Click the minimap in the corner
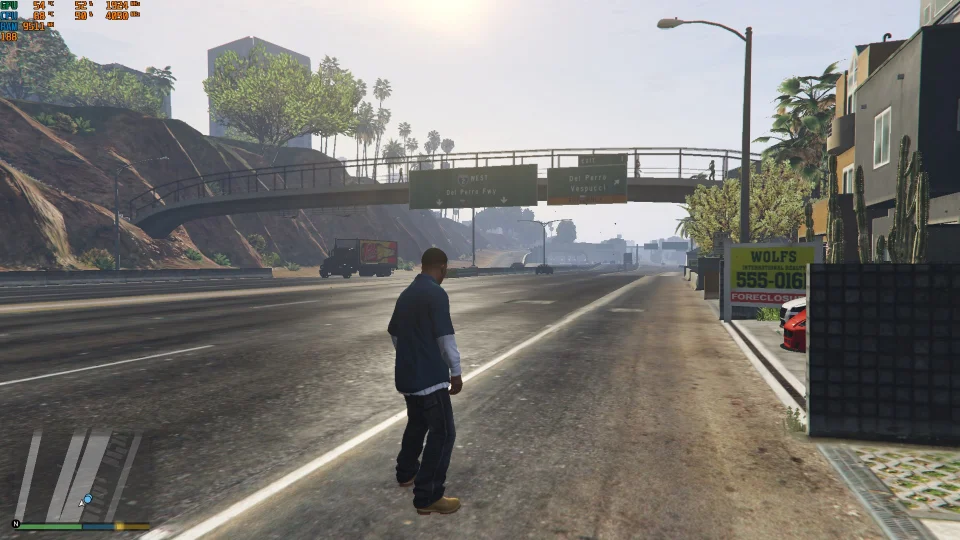960x540 pixels. (x=80, y=475)
